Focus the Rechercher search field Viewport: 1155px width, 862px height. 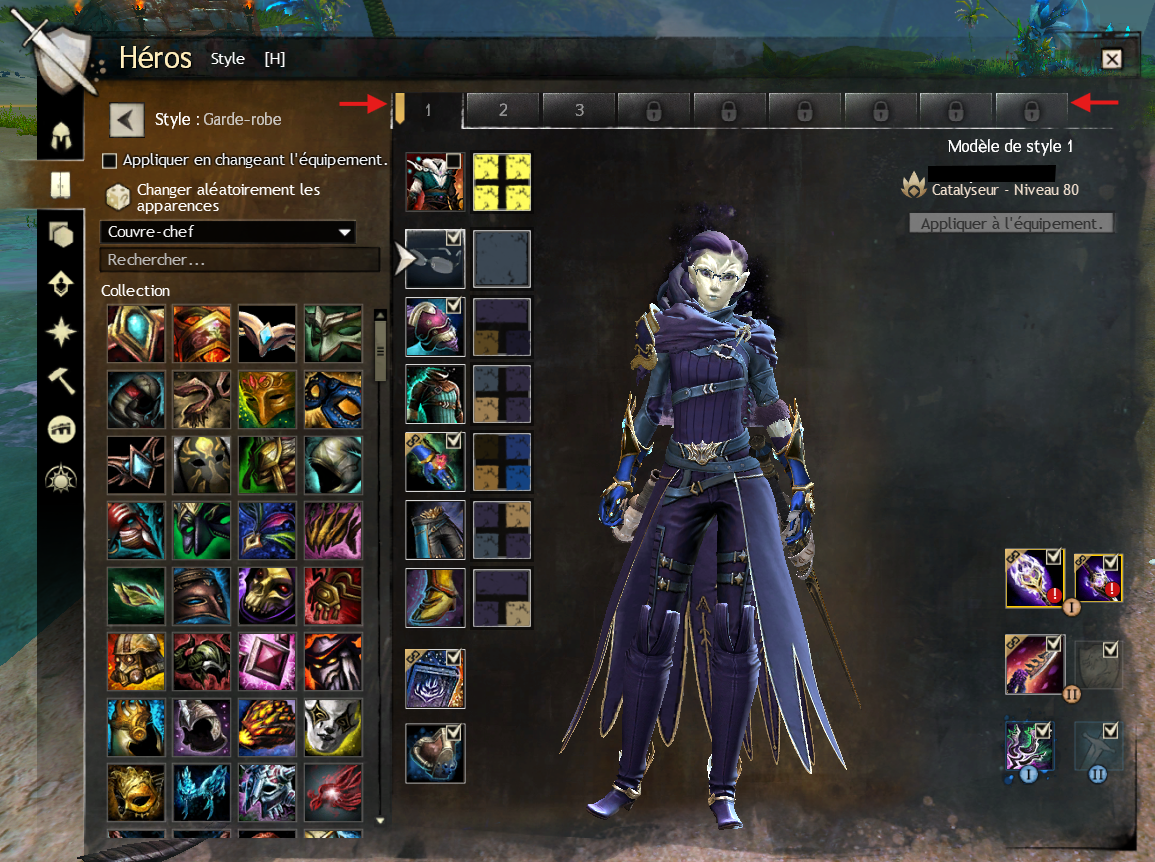point(239,260)
